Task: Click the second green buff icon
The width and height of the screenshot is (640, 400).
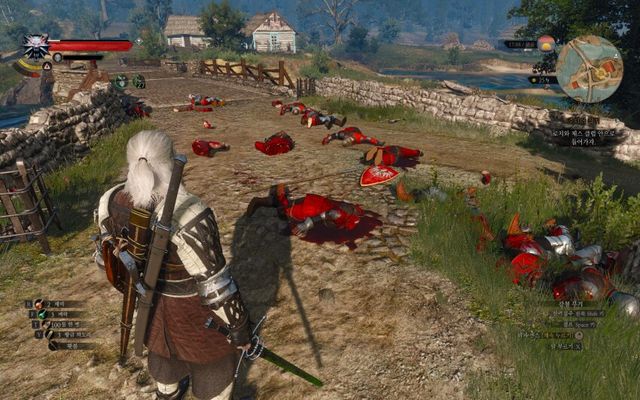Action: [x=138, y=81]
